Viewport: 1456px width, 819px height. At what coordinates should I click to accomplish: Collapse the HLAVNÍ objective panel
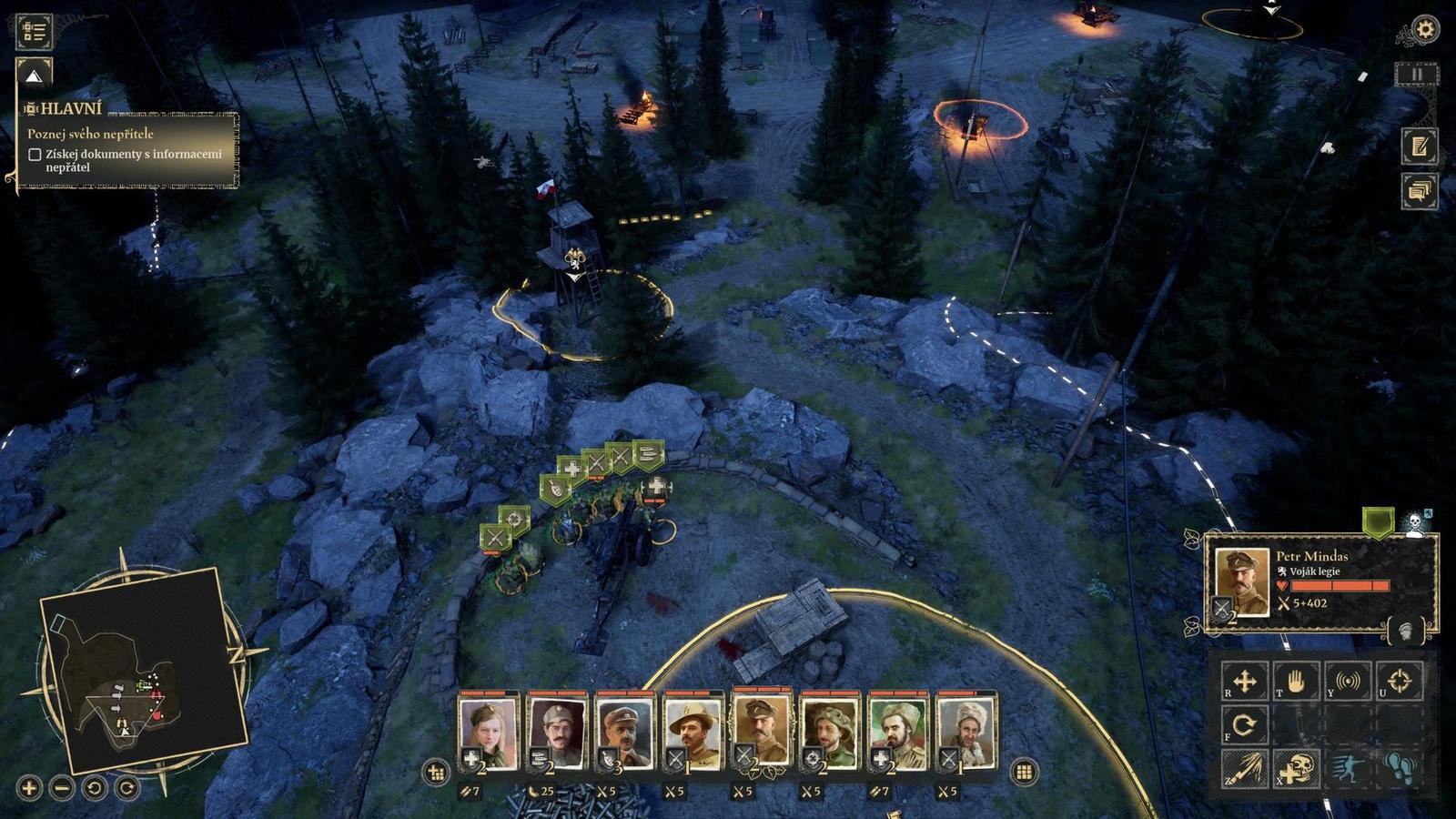click(34, 76)
